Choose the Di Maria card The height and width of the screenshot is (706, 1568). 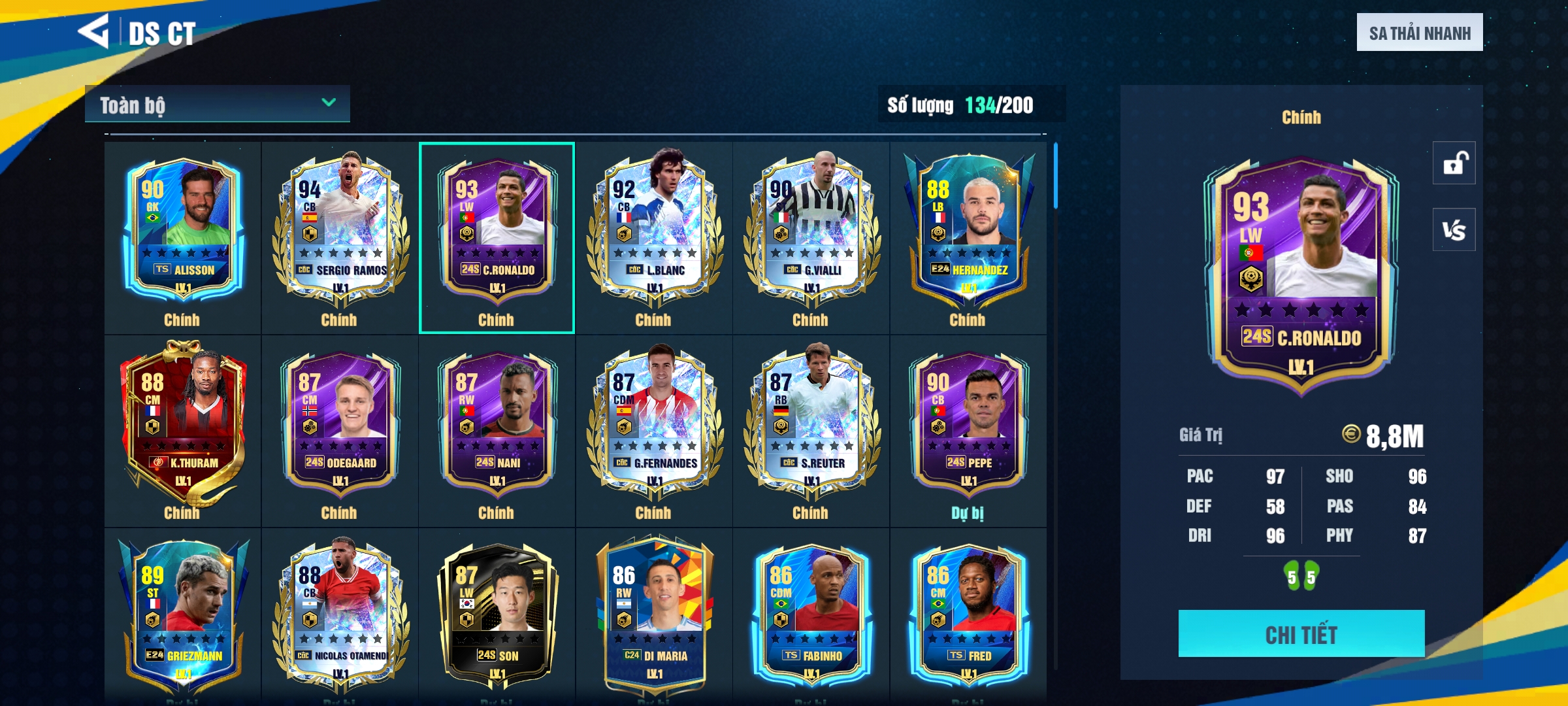[x=654, y=614]
